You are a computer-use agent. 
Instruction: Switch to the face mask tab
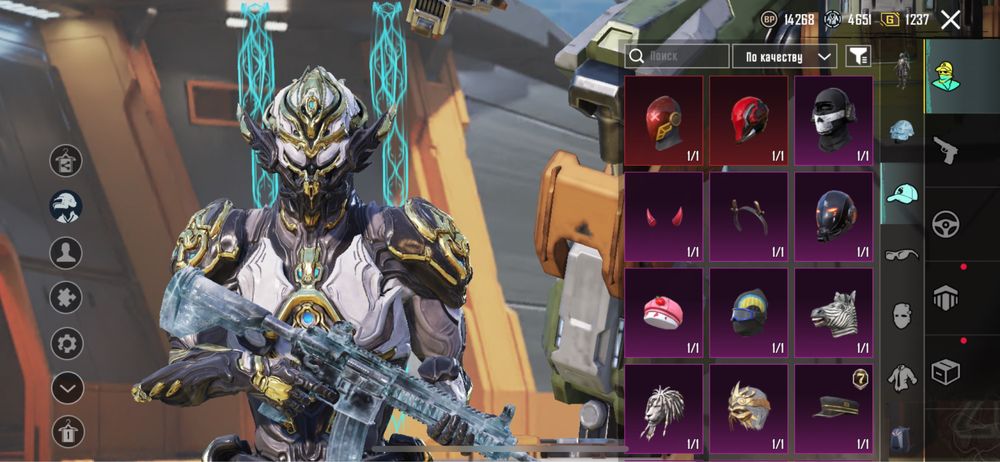click(902, 316)
